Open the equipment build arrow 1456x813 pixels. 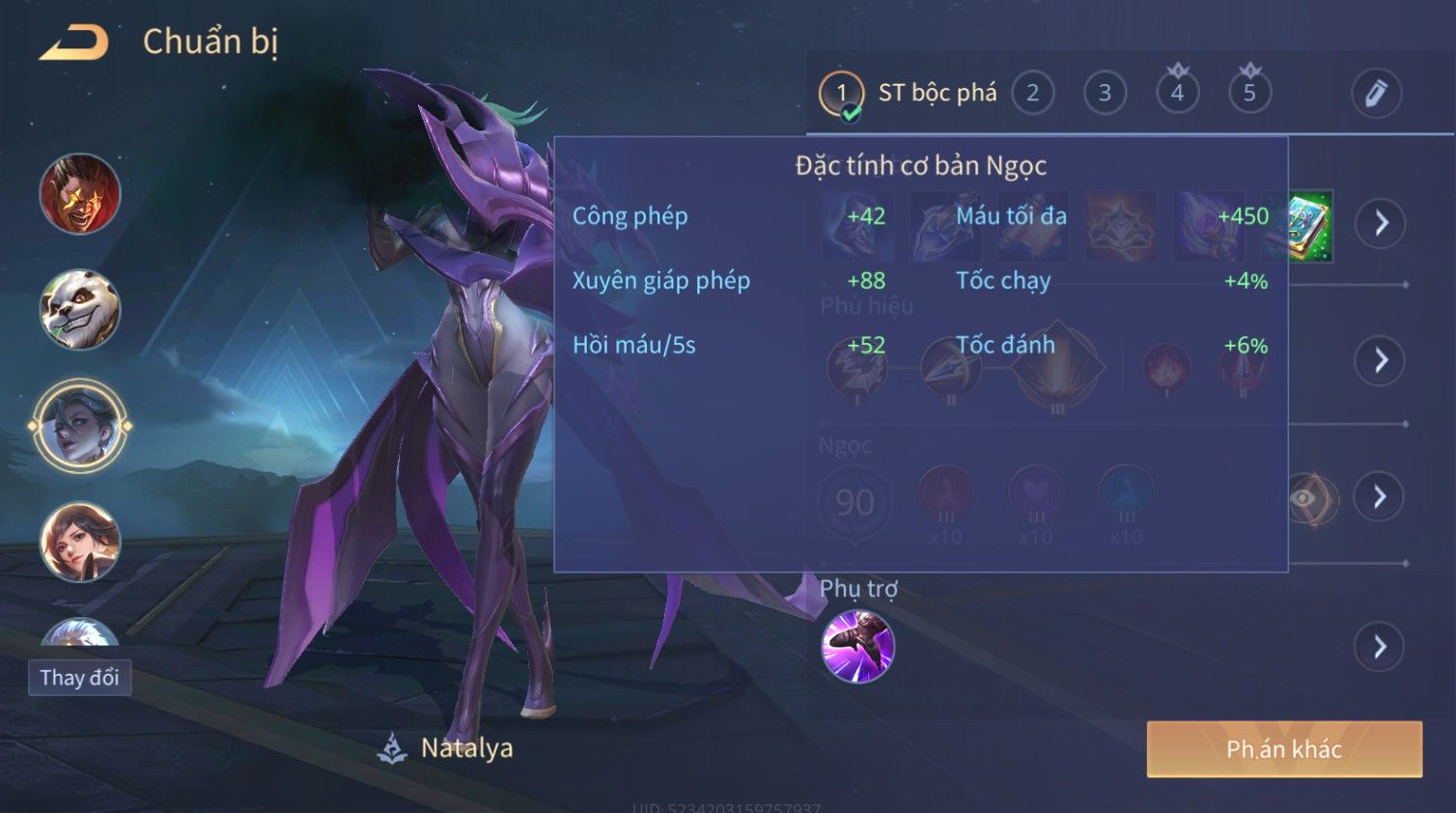pos(1381,224)
